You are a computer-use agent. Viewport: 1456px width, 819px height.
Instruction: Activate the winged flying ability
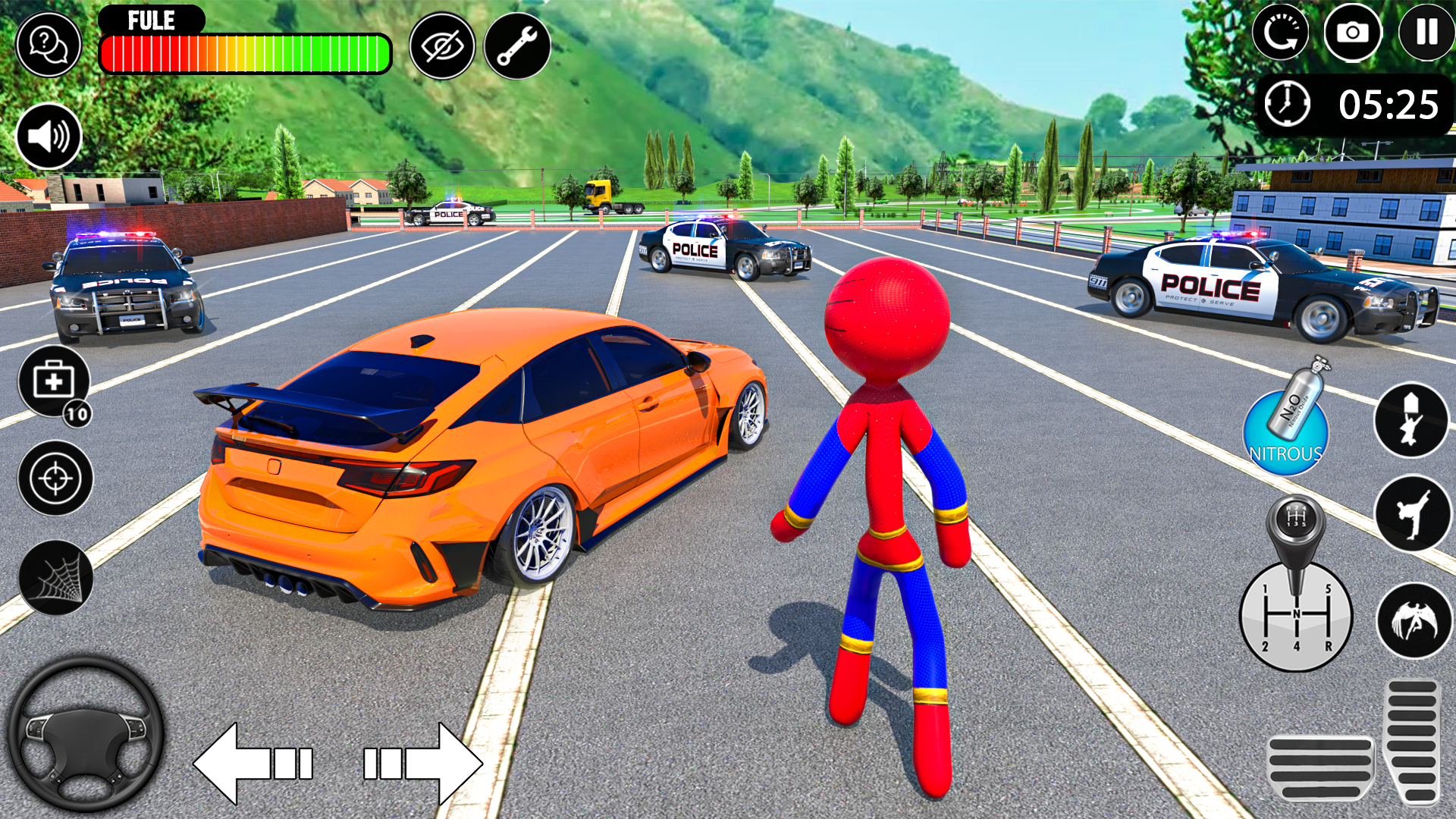[x=1414, y=620]
